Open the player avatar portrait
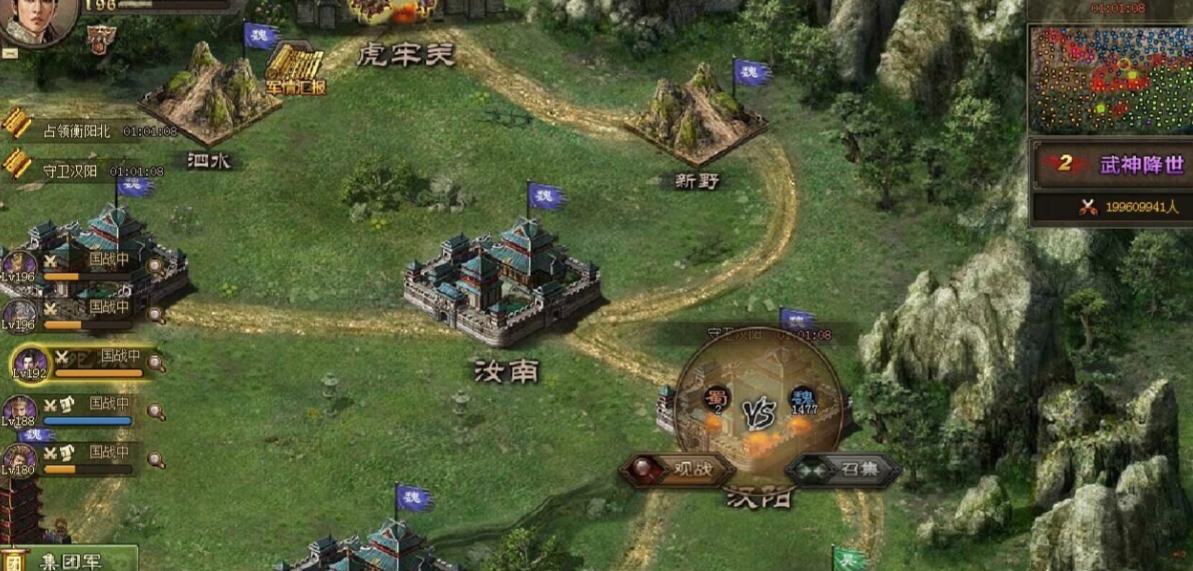The image size is (1193, 571). click(x=36, y=21)
